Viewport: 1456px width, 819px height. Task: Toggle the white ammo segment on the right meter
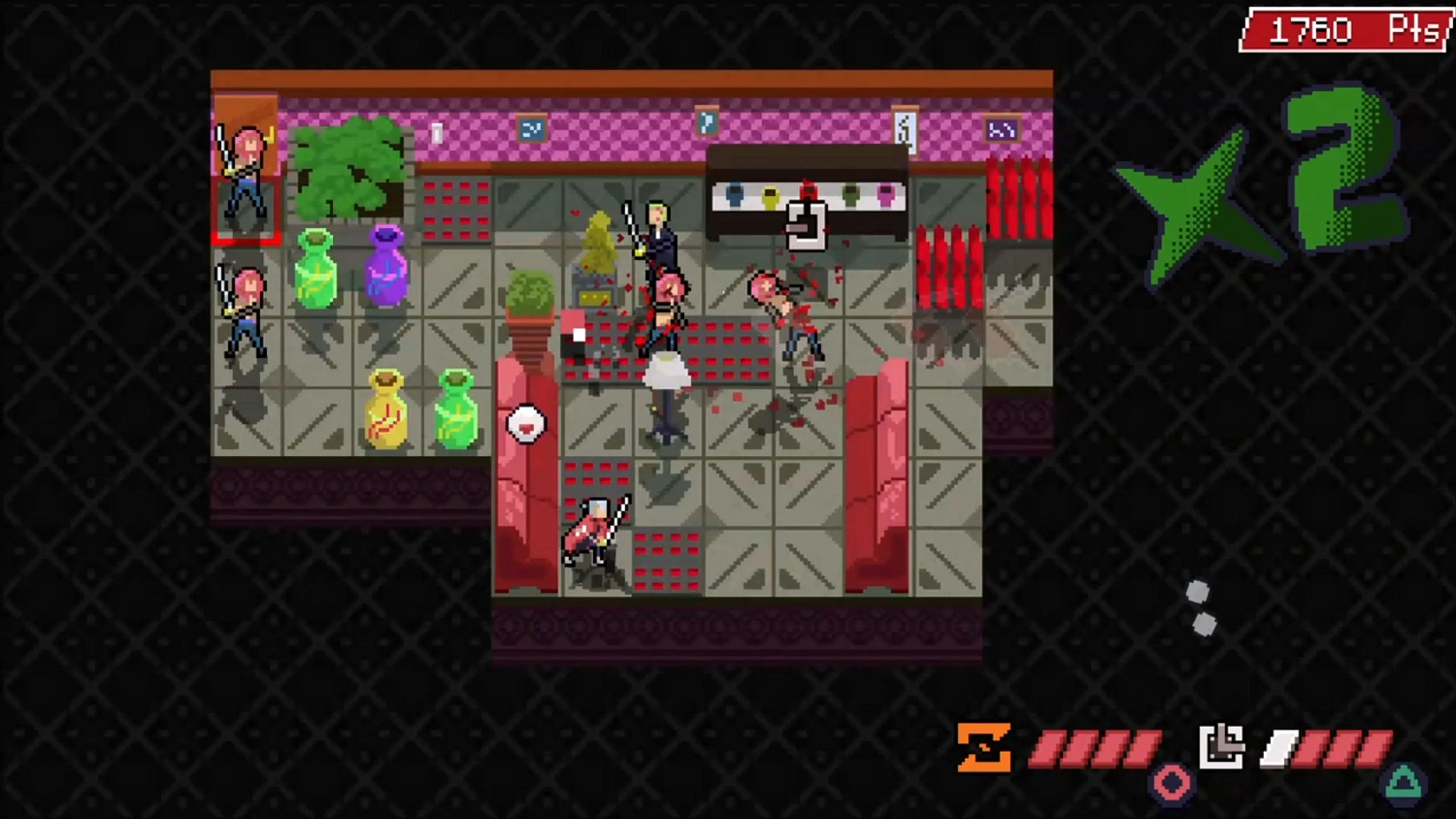[1280, 747]
